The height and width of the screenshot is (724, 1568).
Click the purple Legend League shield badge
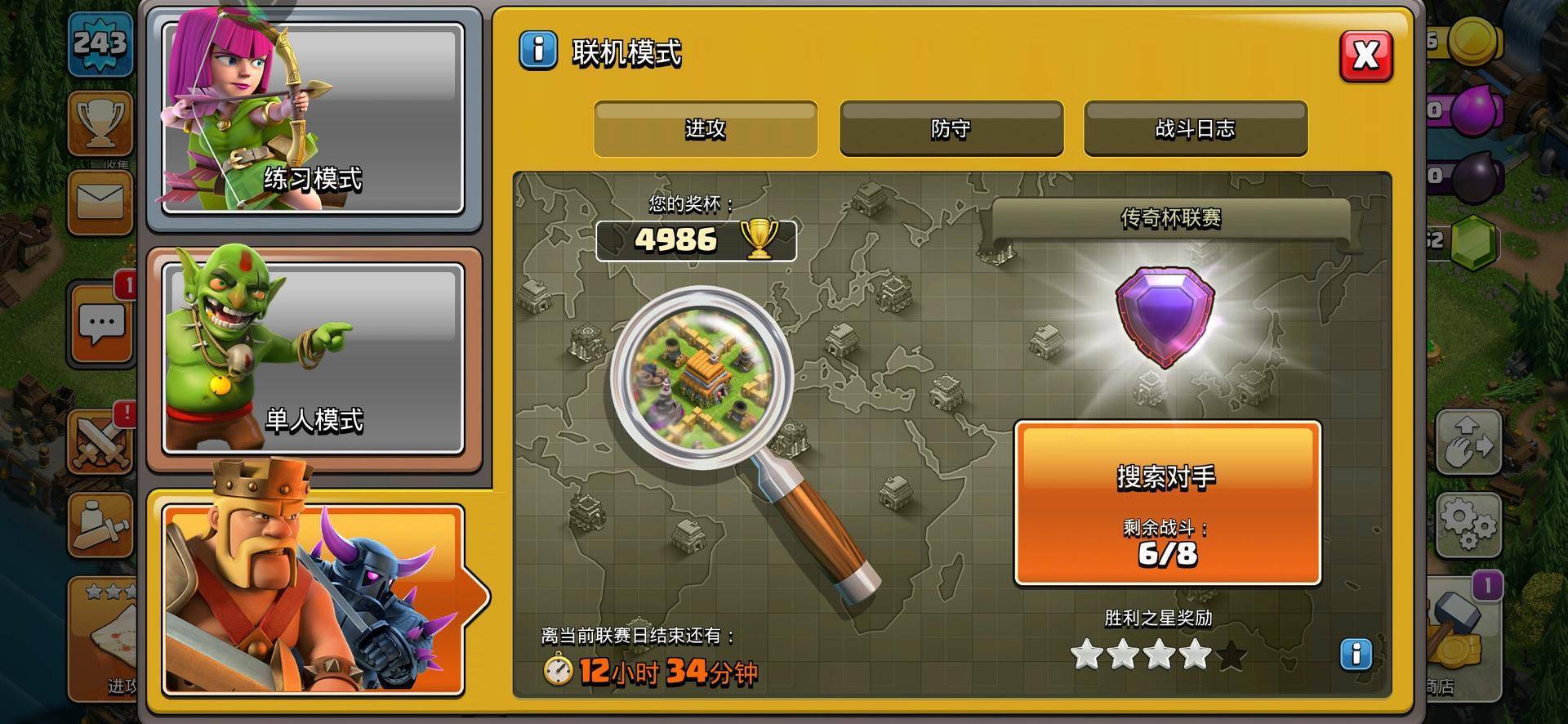pos(1165,317)
